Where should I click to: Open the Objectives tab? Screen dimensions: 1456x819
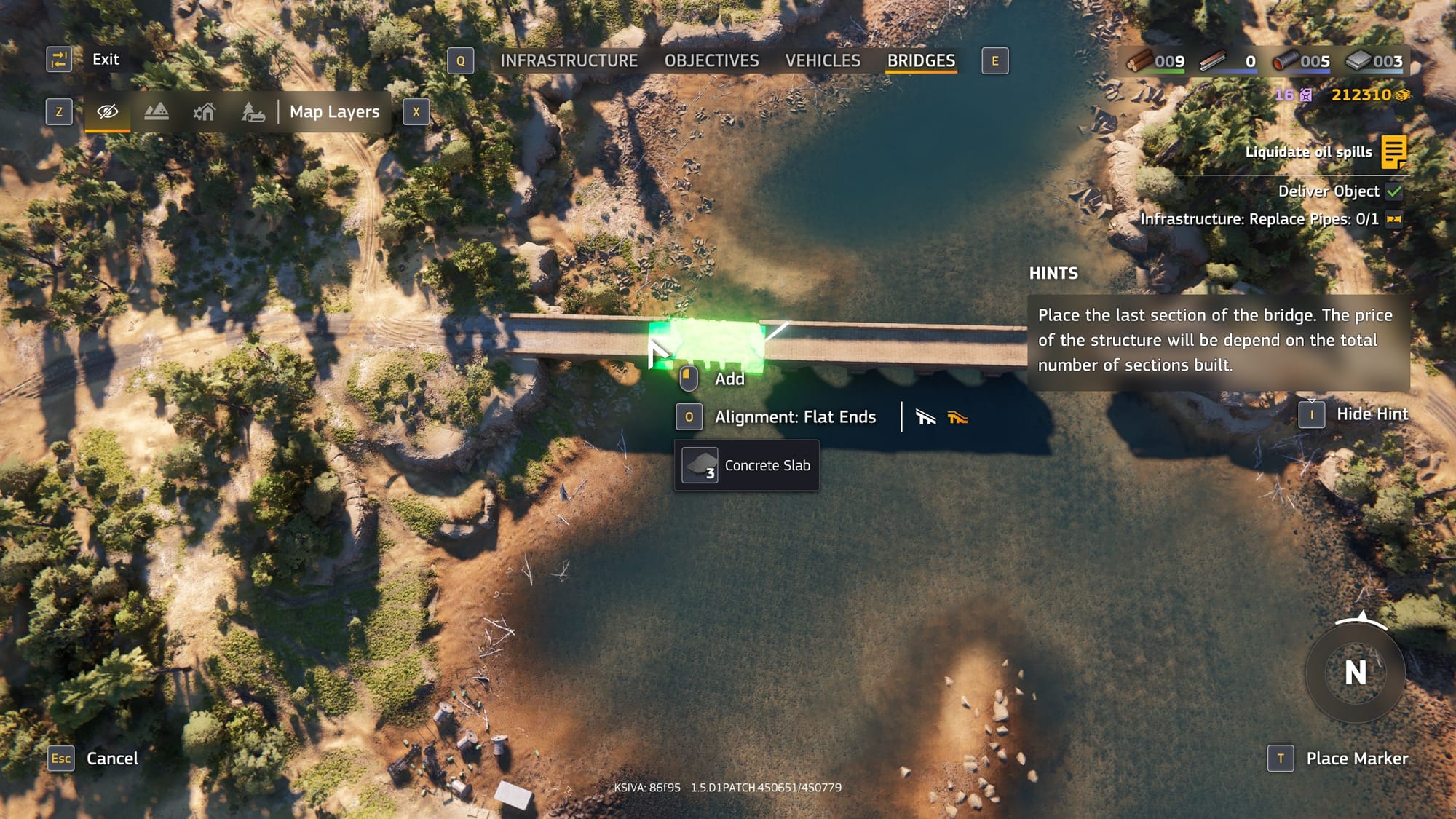click(x=711, y=61)
